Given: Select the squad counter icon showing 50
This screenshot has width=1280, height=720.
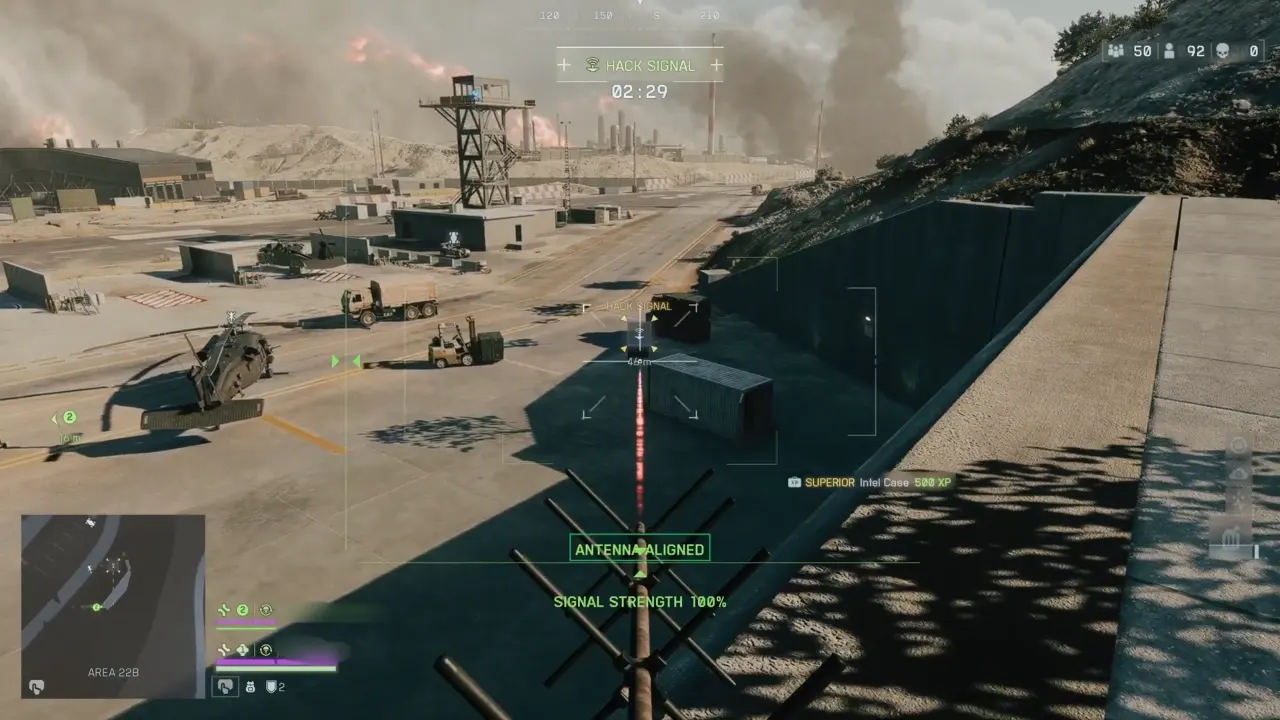Looking at the screenshot, I should (x=1114, y=50).
